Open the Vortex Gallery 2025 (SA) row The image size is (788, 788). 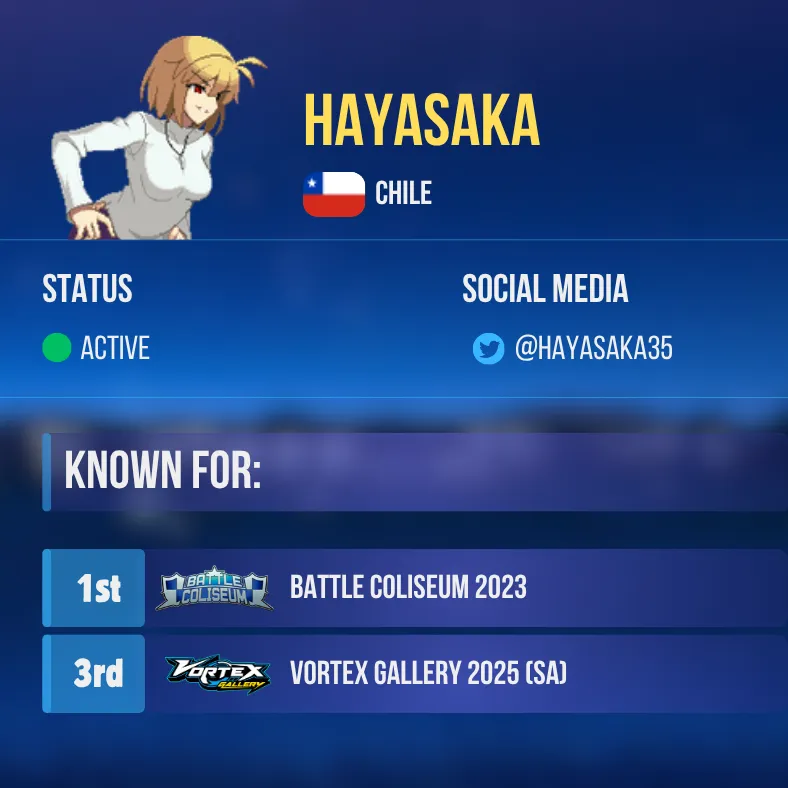tap(428, 674)
